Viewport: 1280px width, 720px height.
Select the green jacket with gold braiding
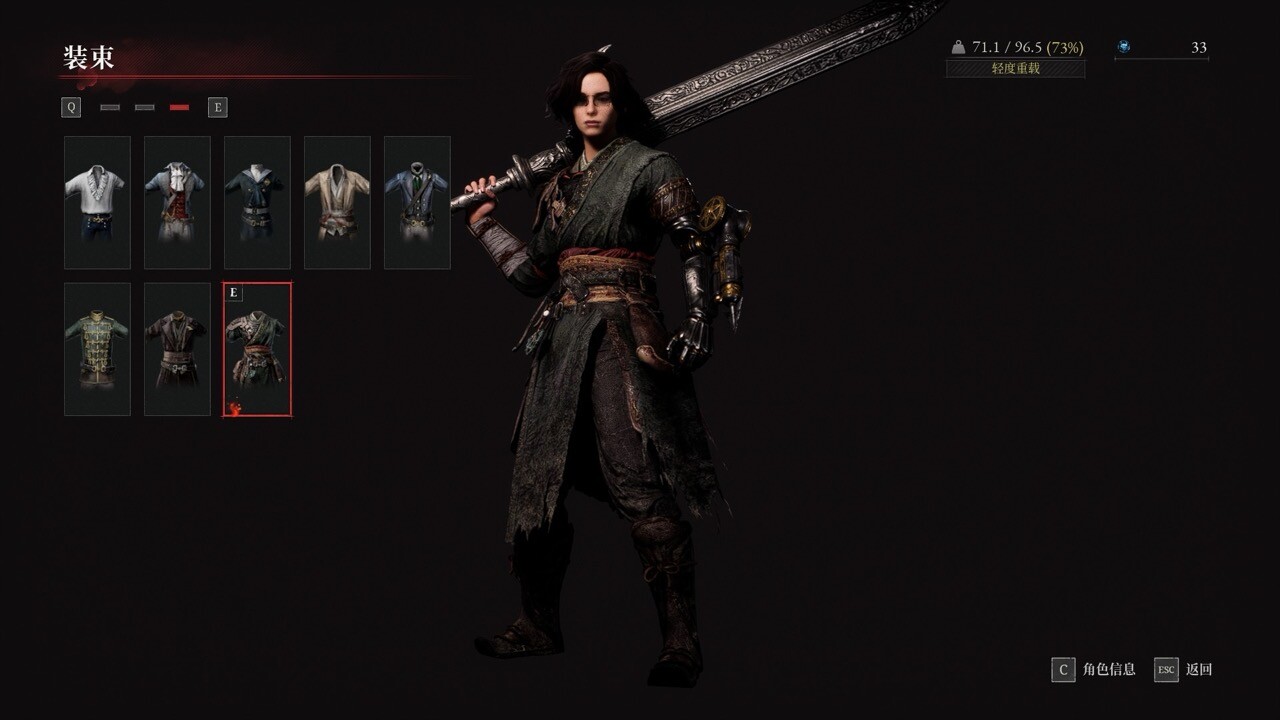[x=97, y=349]
